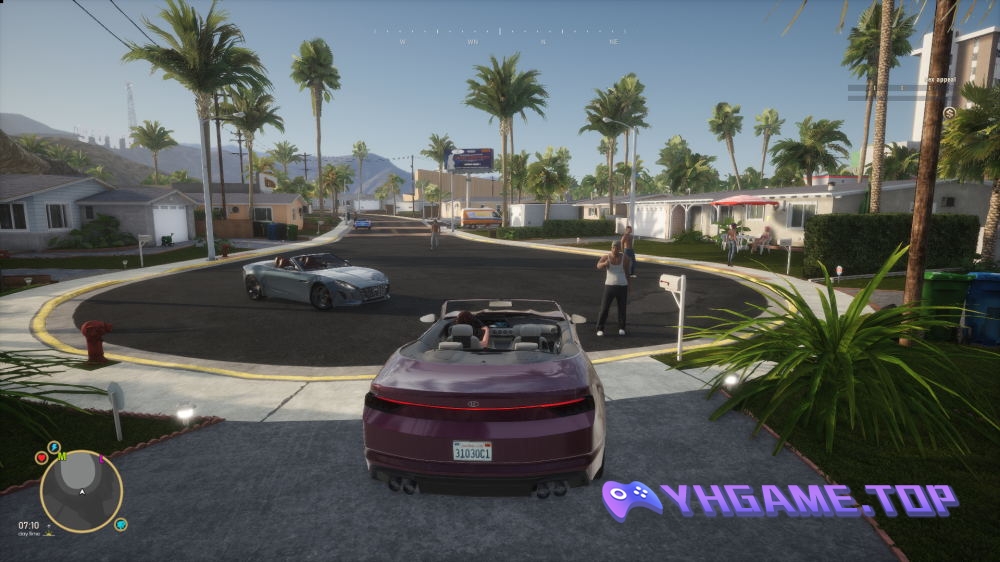
Task: Click the cyan icon below the minimap
Action: 120,523
